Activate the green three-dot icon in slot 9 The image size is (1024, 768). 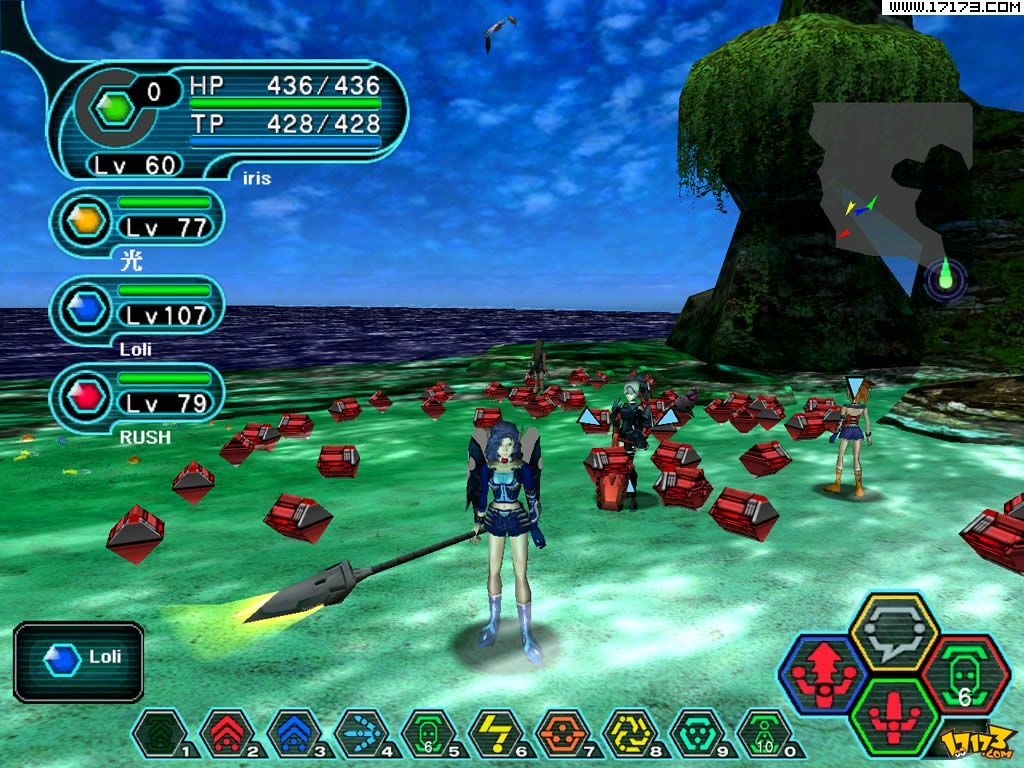[697, 734]
